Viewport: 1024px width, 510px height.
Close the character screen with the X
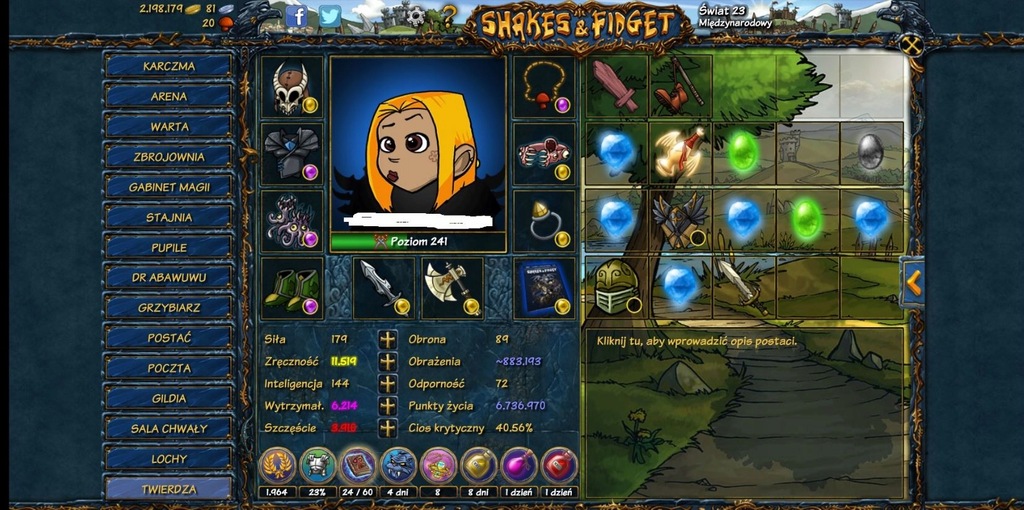click(910, 44)
